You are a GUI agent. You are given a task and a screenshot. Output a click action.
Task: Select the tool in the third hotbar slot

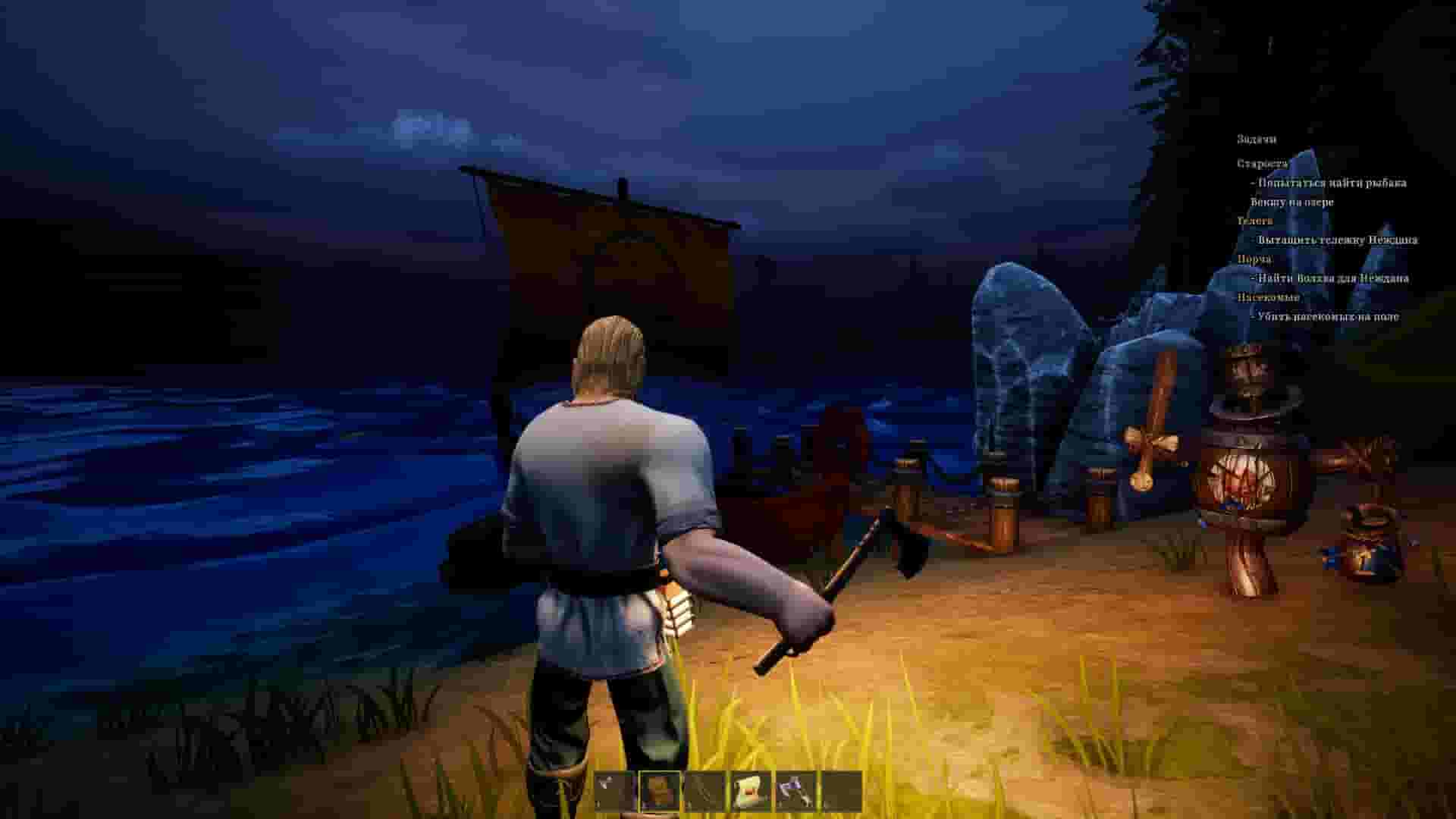point(704,790)
